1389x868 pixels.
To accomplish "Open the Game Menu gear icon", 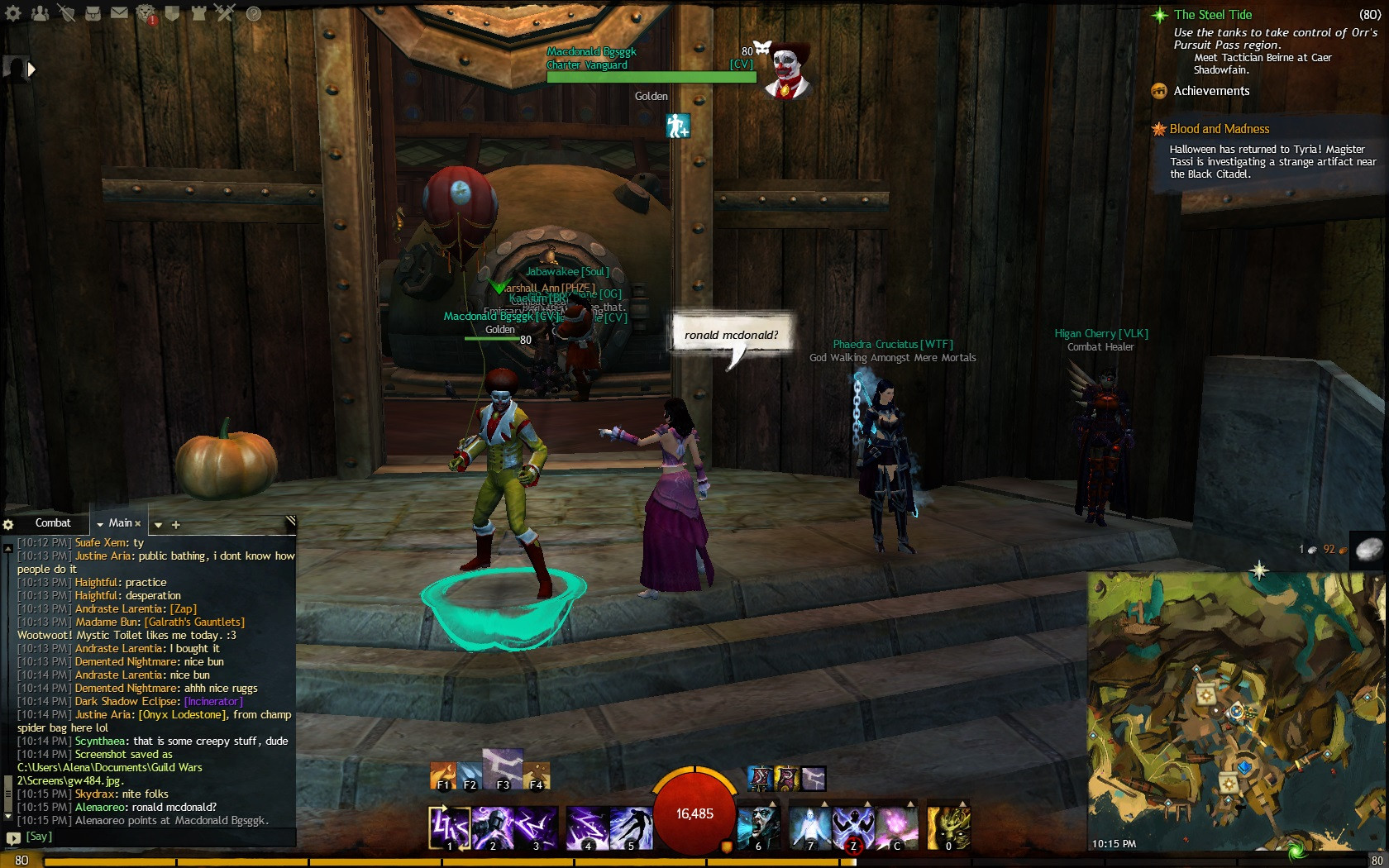I will (x=12, y=13).
